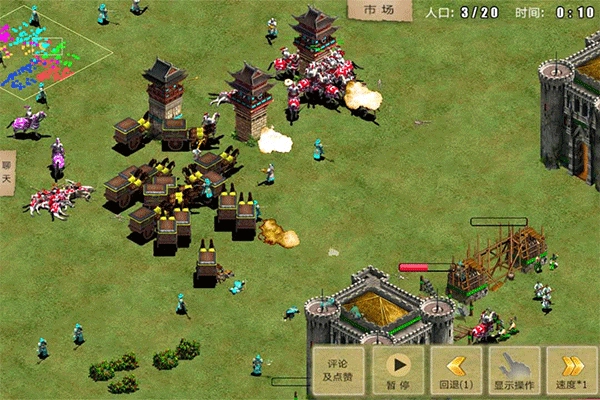Pause the replay with 暂停
Viewport: 600px width, 400px height.
click(x=397, y=372)
